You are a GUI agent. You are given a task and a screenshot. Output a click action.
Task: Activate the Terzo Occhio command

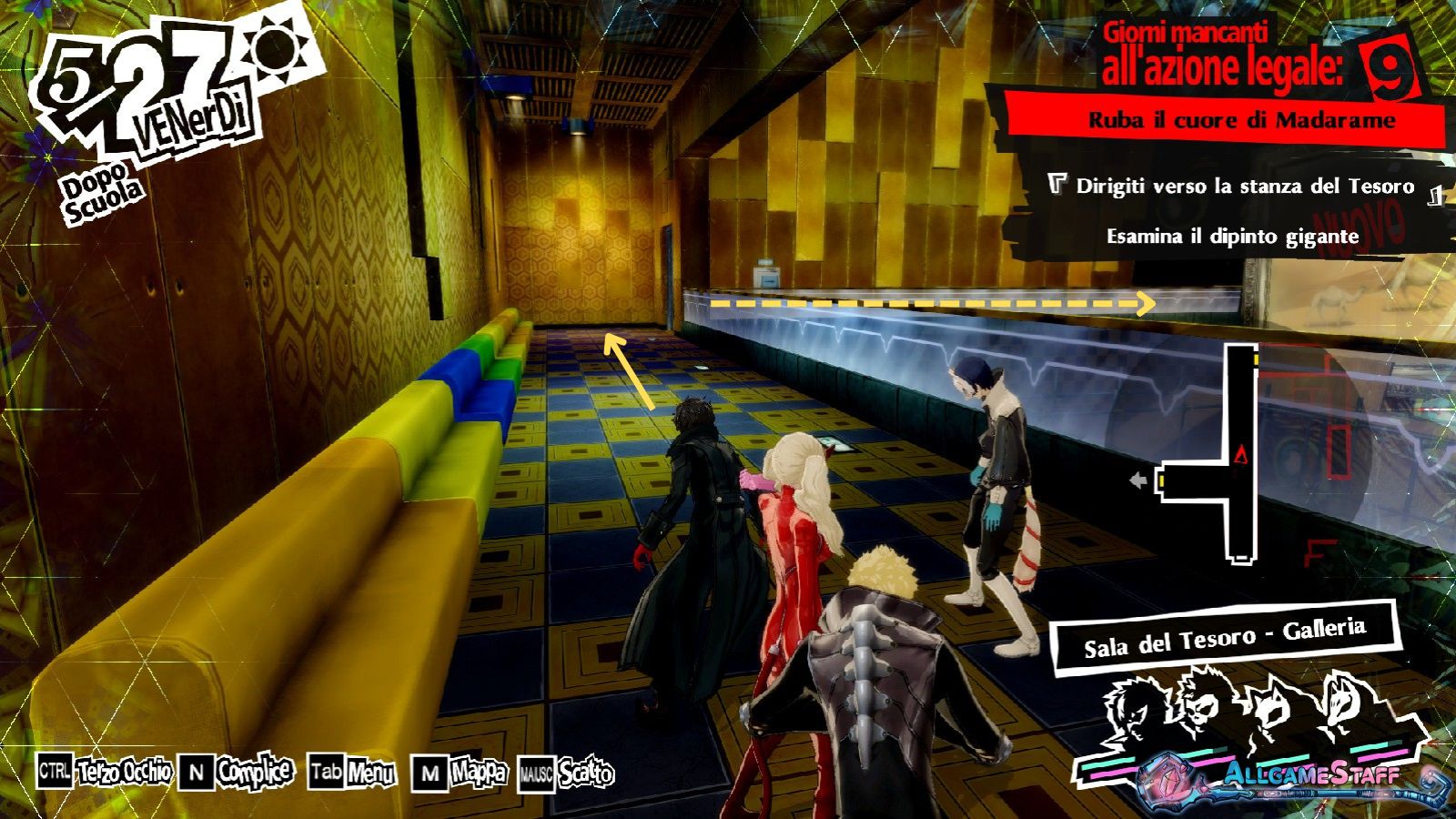coord(106,773)
